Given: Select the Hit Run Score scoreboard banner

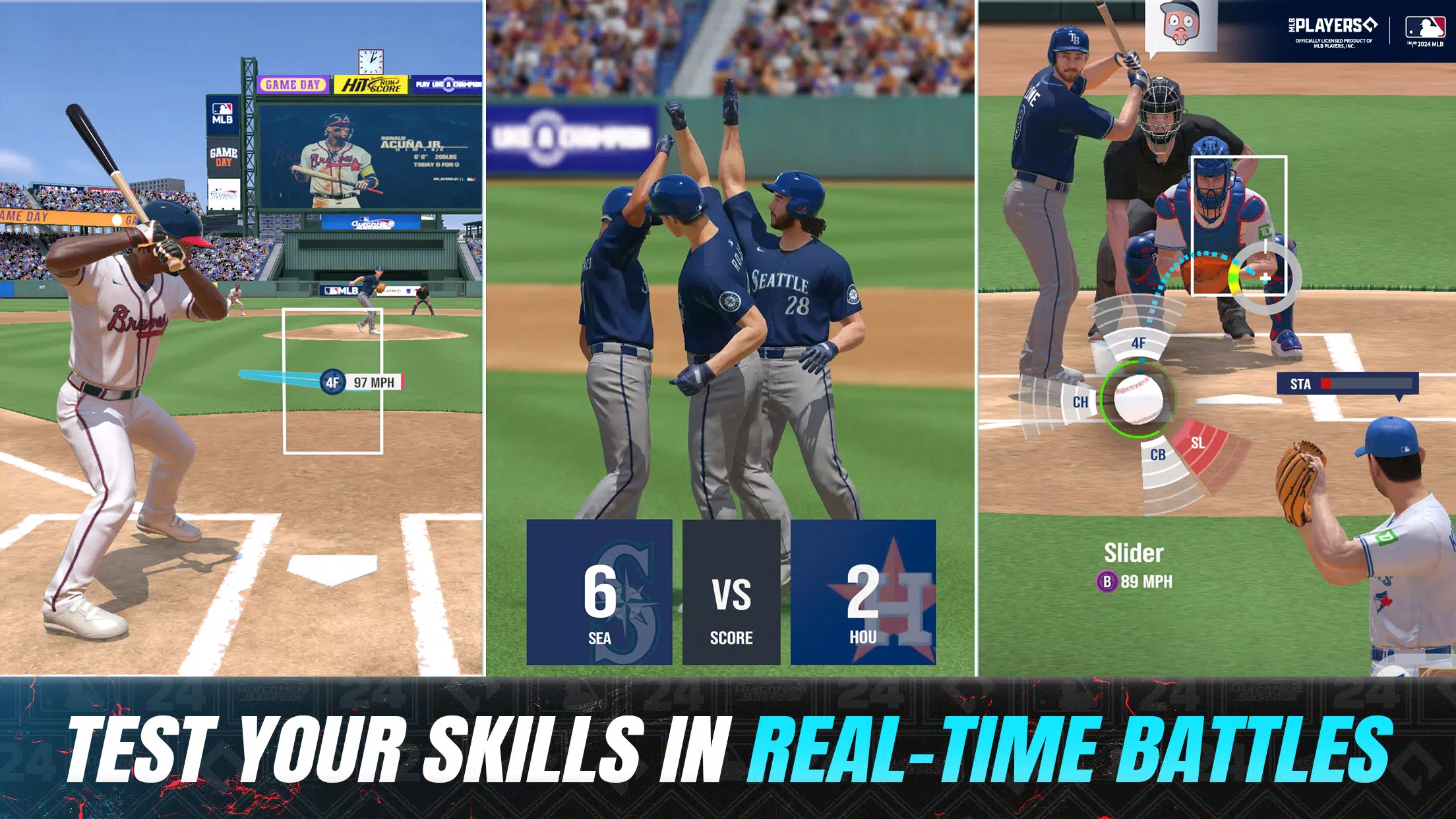Looking at the screenshot, I should click(371, 84).
